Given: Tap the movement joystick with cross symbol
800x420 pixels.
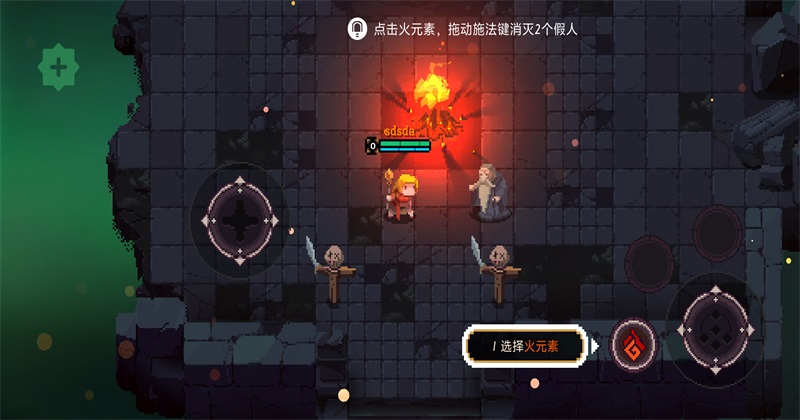Looking at the screenshot, I should [240, 219].
